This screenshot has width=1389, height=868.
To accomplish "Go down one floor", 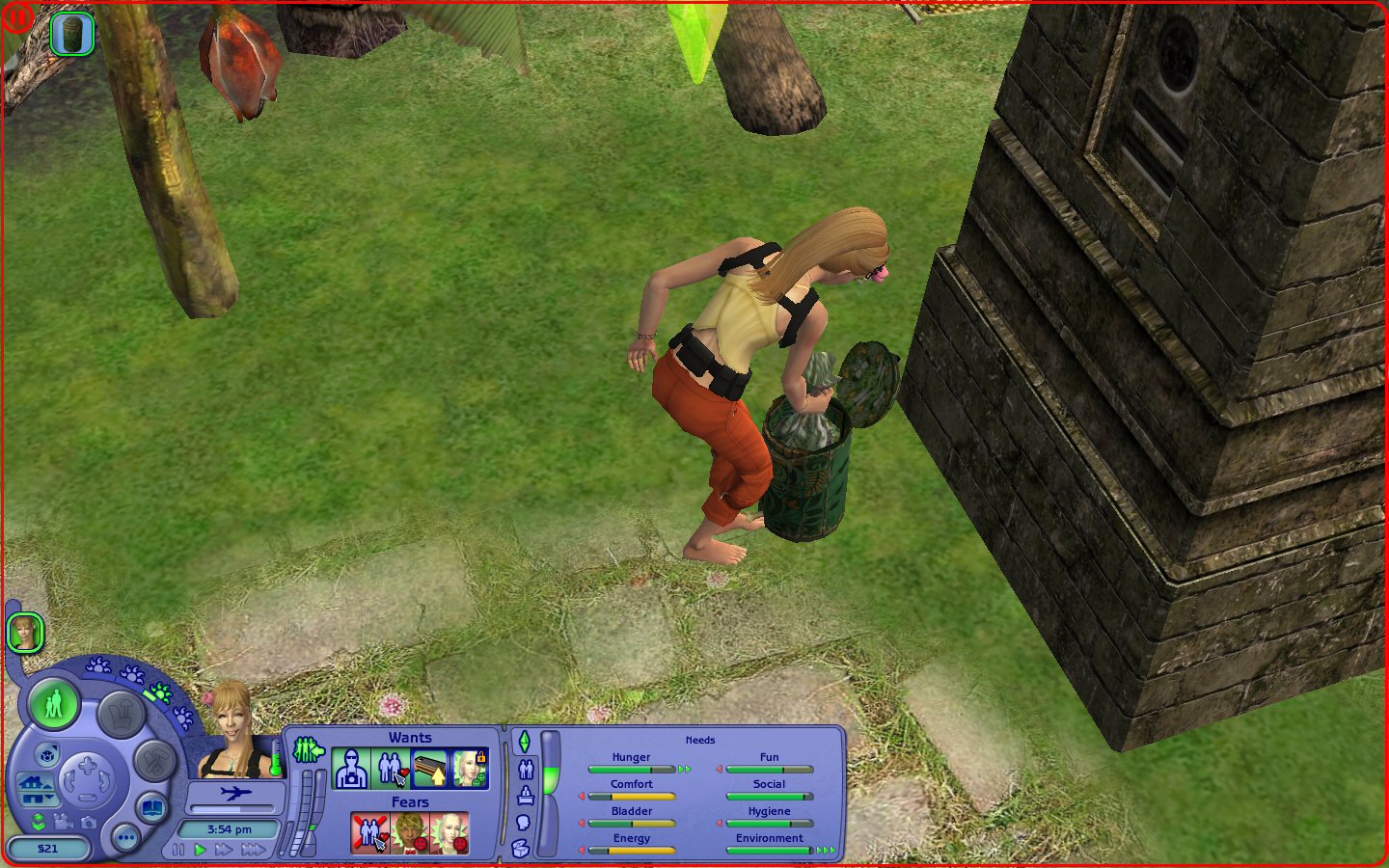I will [x=38, y=800].
